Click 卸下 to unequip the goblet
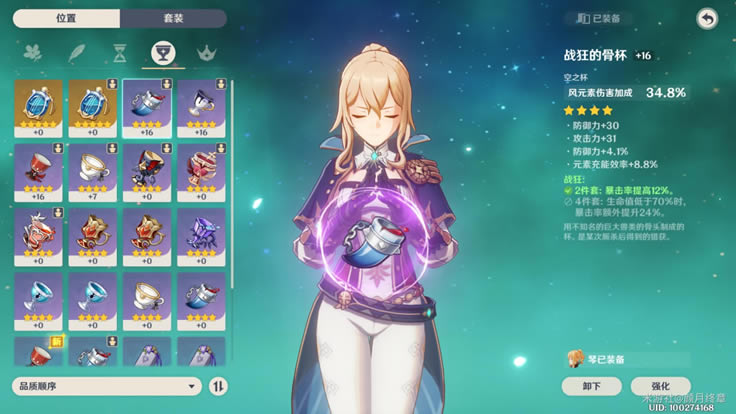Image resolution: width=736 pixels, height=414 pixels. [594, 386]
